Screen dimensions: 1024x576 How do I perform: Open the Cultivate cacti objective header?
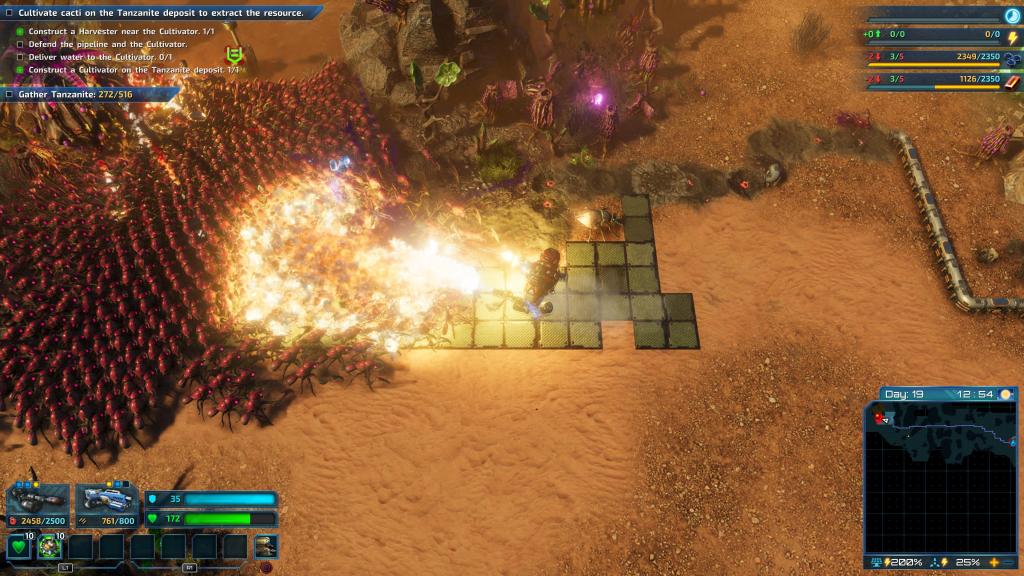pyautogui.click(x=160, y=13)
